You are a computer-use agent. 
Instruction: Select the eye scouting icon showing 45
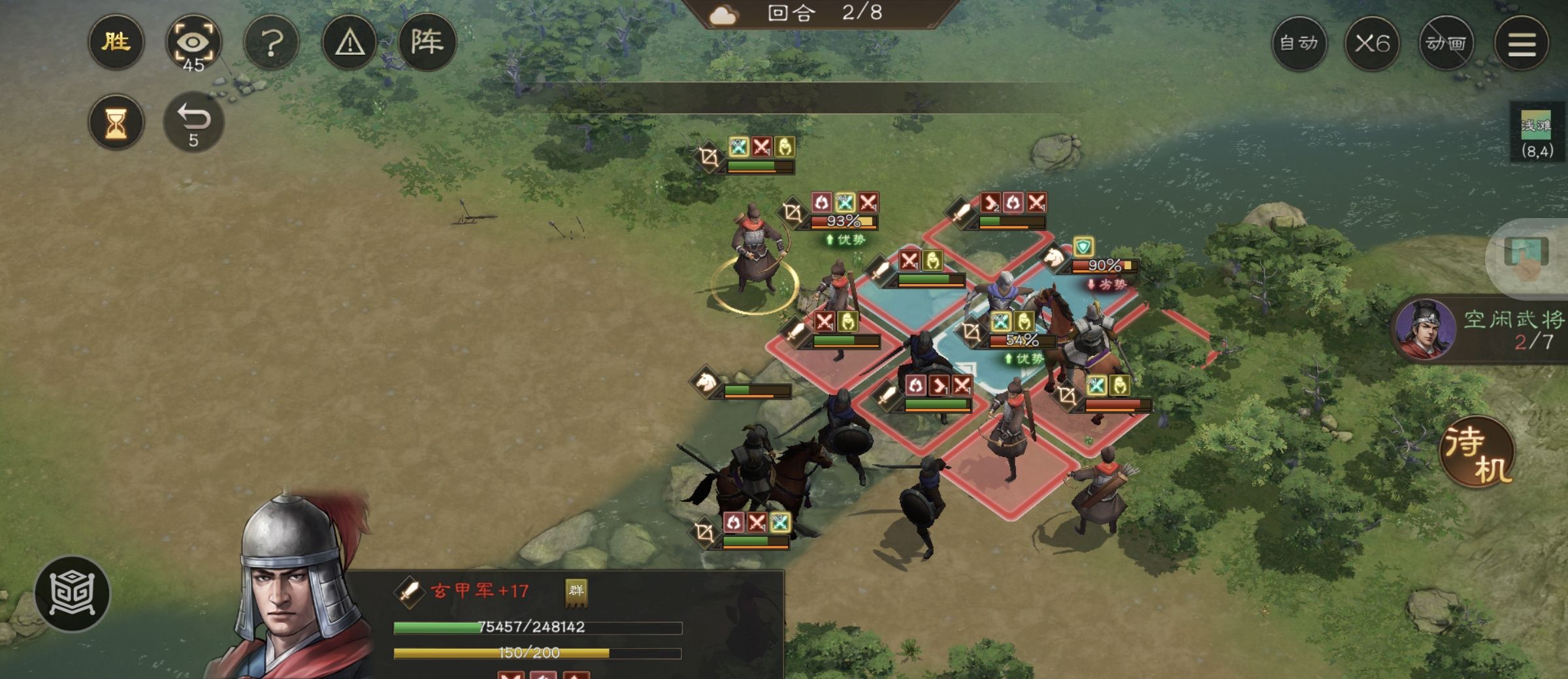(194, 41)
